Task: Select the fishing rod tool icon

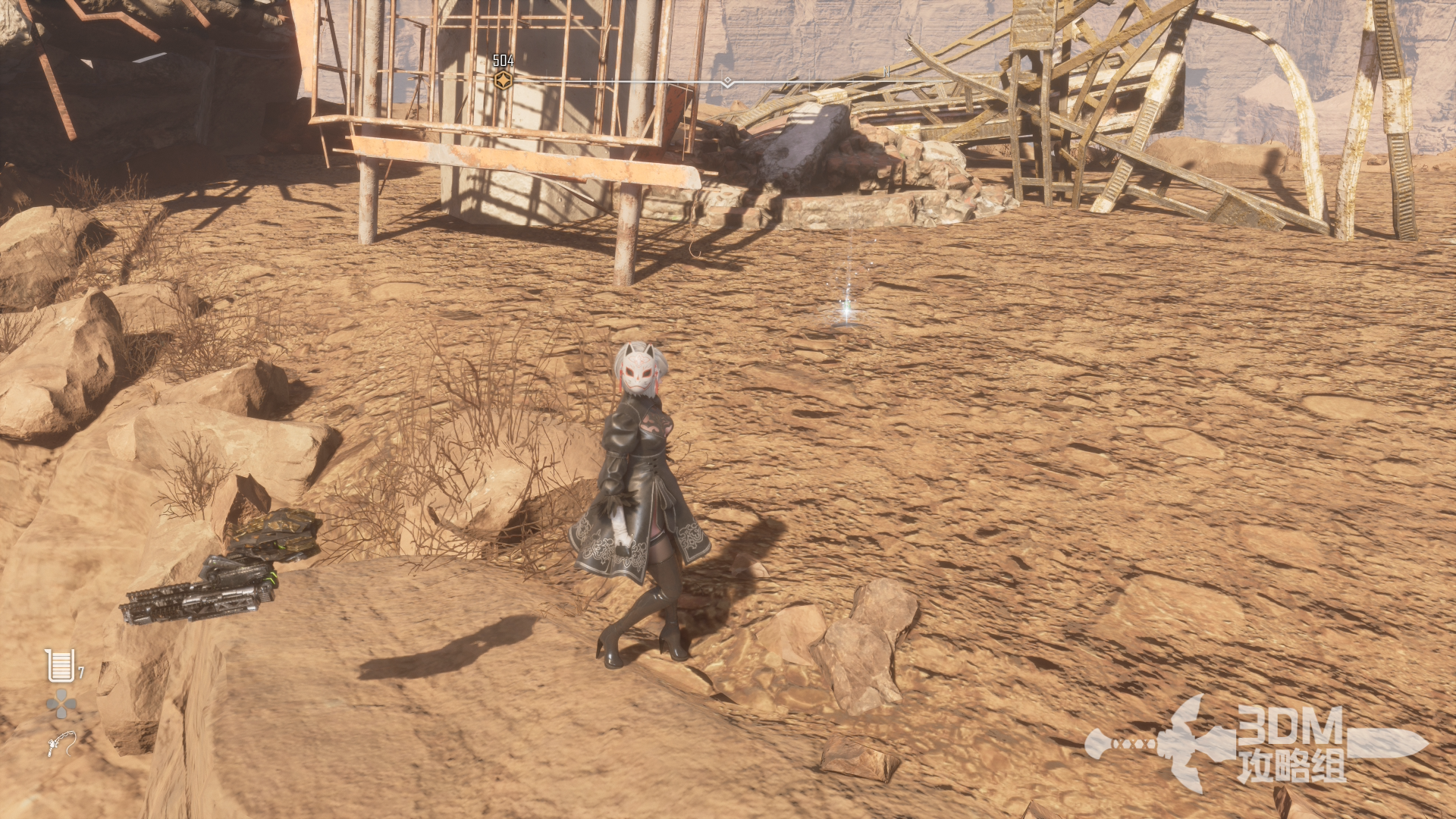Action: (61, 743)
